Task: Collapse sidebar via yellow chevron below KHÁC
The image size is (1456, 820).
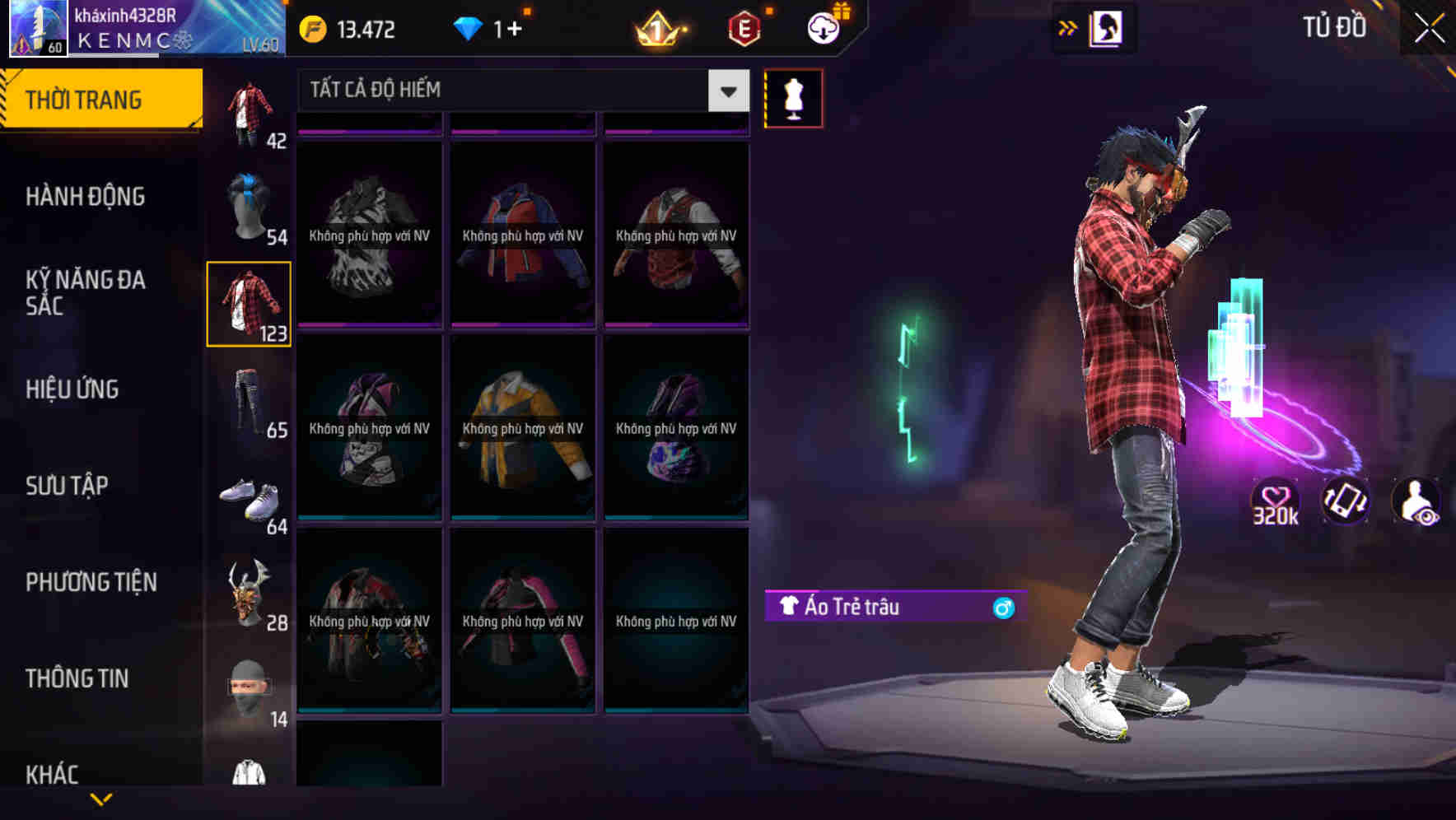Action: tap(100, 797)
